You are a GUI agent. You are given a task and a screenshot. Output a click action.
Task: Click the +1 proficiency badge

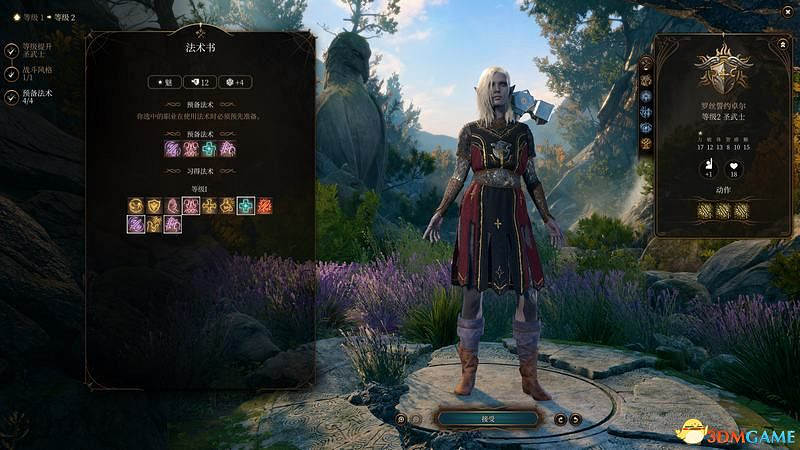click(707, 166)
